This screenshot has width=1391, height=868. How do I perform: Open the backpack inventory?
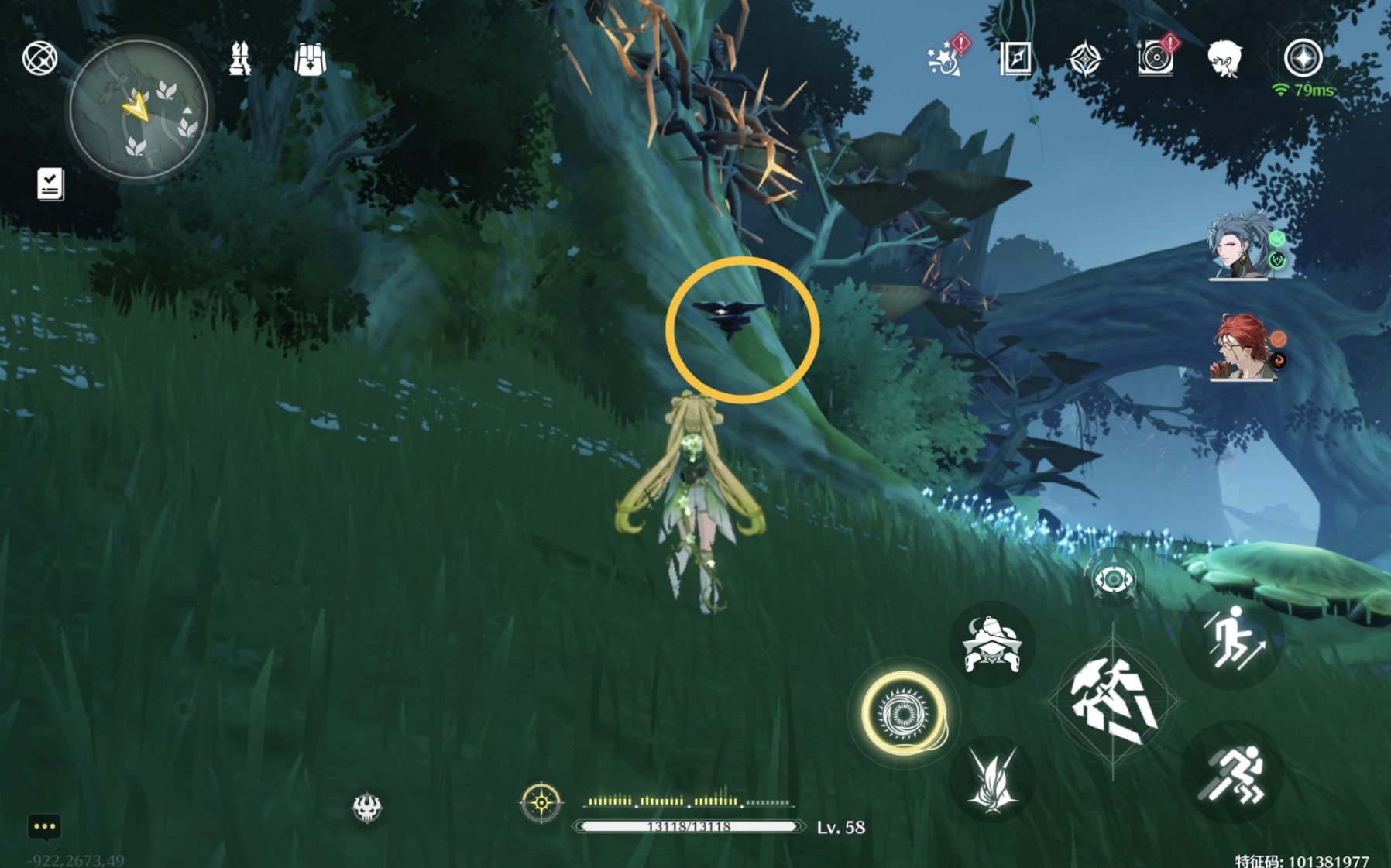point(310,59)
